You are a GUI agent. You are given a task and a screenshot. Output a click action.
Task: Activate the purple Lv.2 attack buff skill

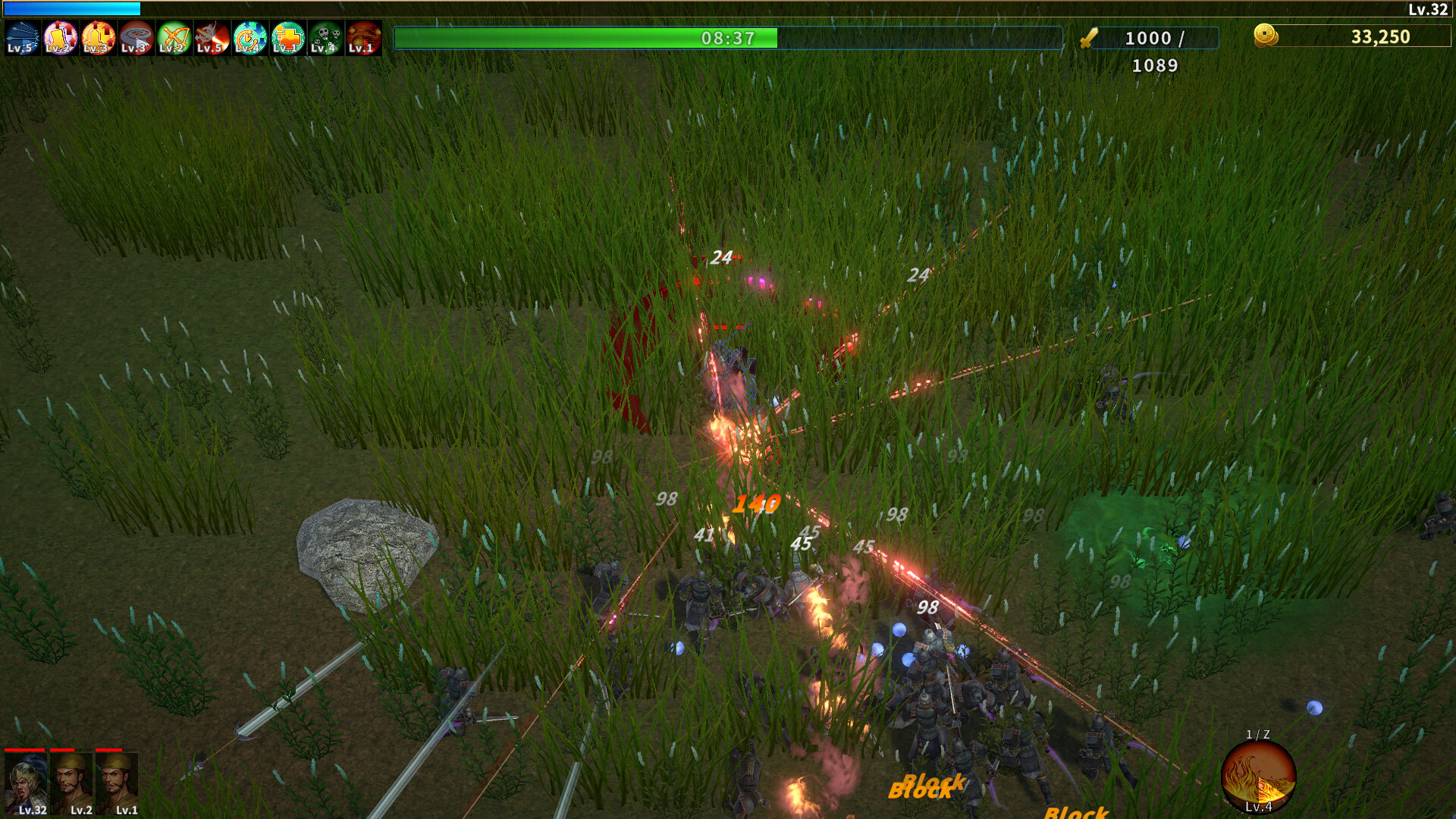coord(61,36)
